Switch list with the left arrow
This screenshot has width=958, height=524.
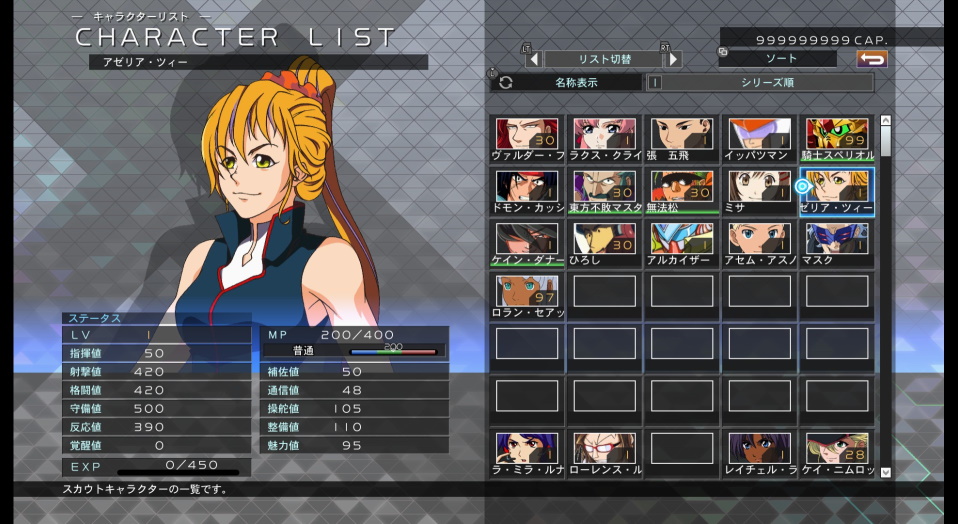pyautogui.click(x=534, y=59)
